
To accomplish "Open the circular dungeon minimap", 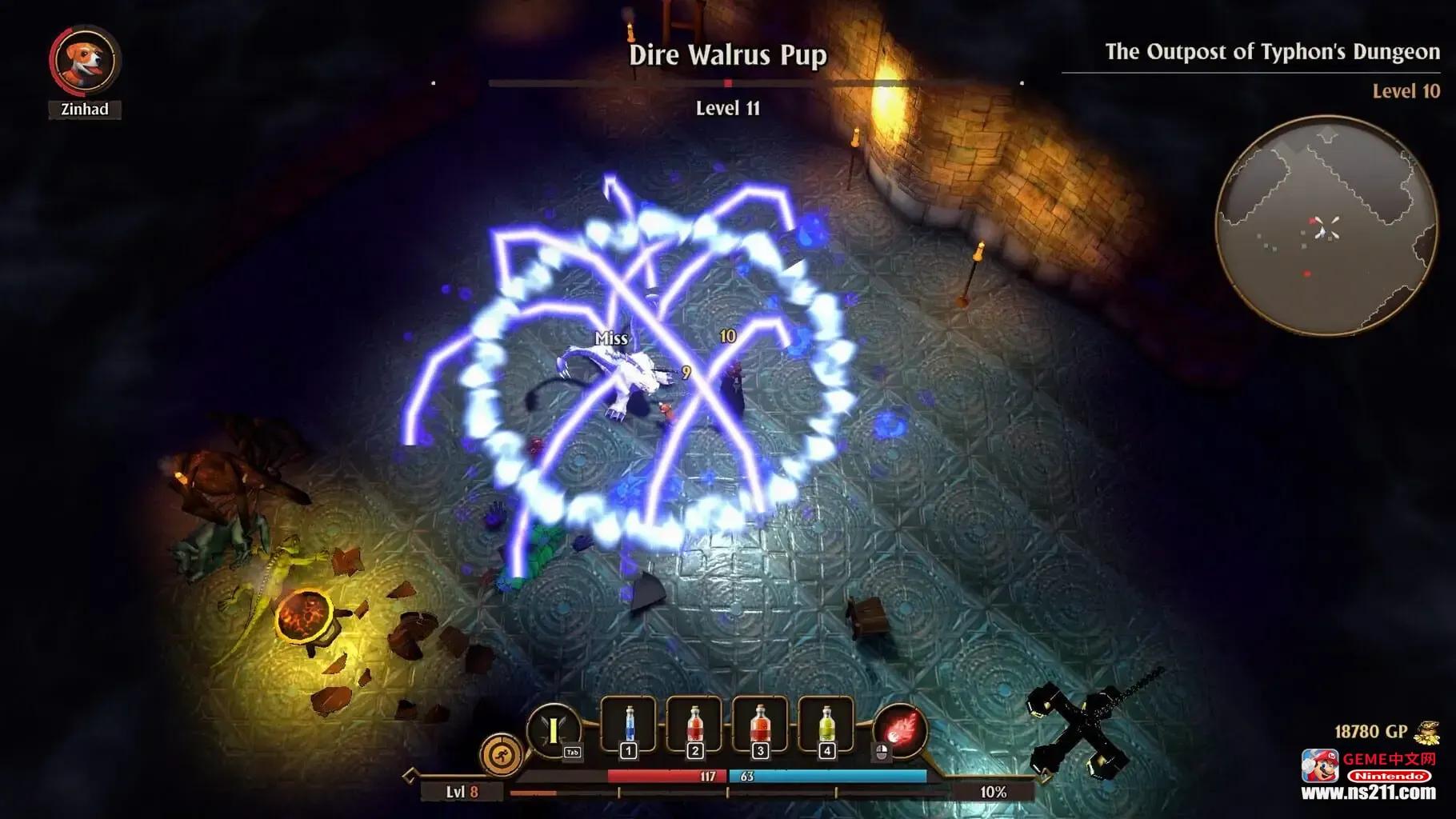I will point(1326,226).
